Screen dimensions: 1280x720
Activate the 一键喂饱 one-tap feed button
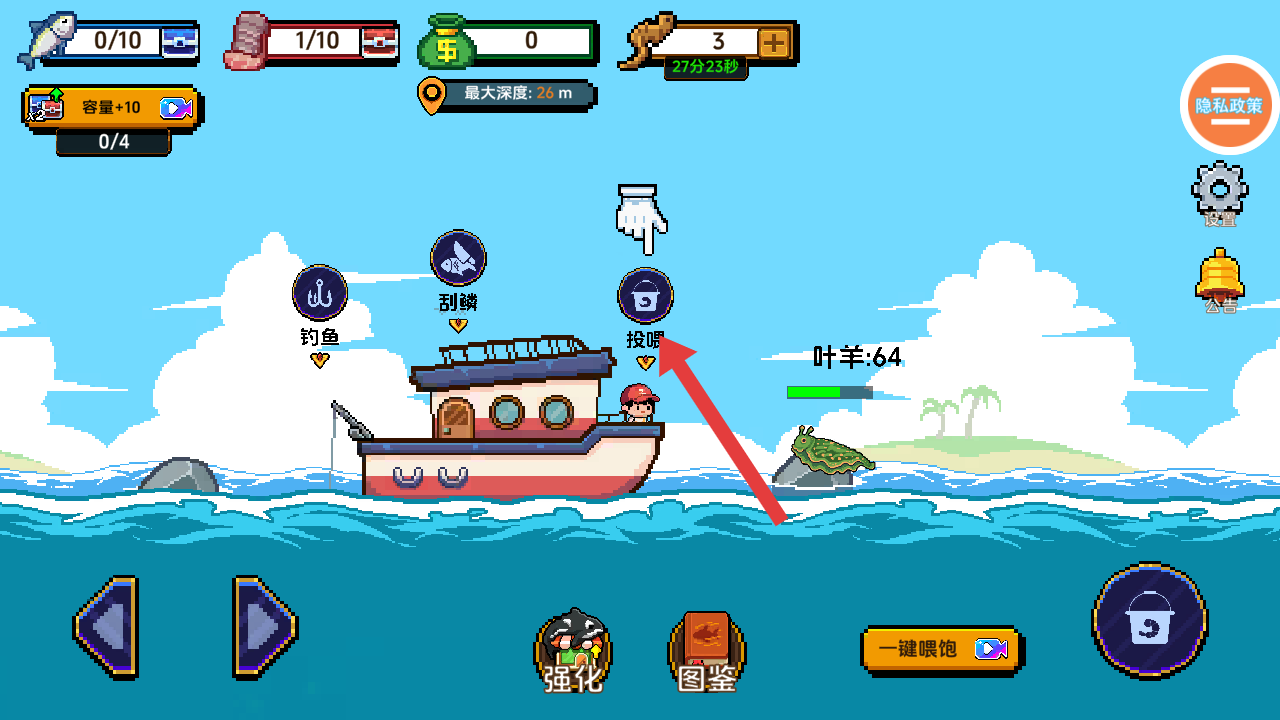click(940, 649)
